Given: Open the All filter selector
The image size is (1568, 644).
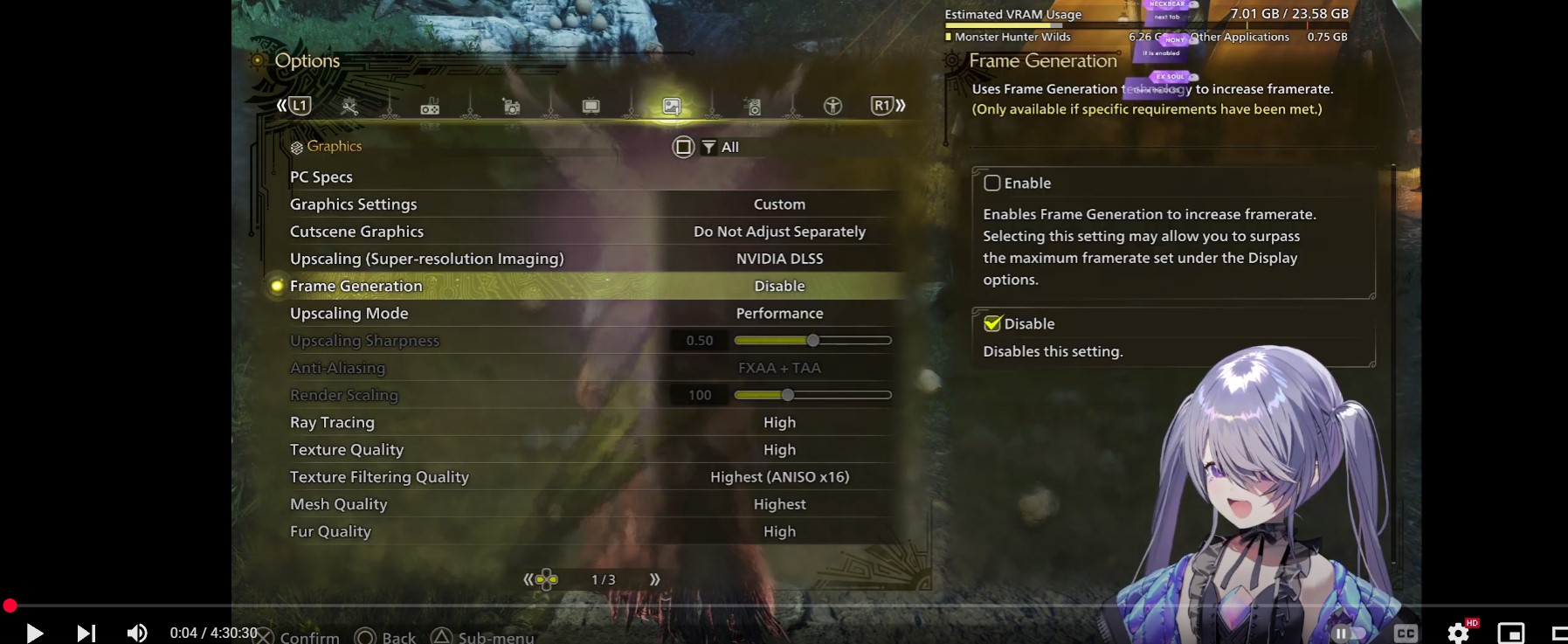Looking at the screenshot, I should [721, 147].
